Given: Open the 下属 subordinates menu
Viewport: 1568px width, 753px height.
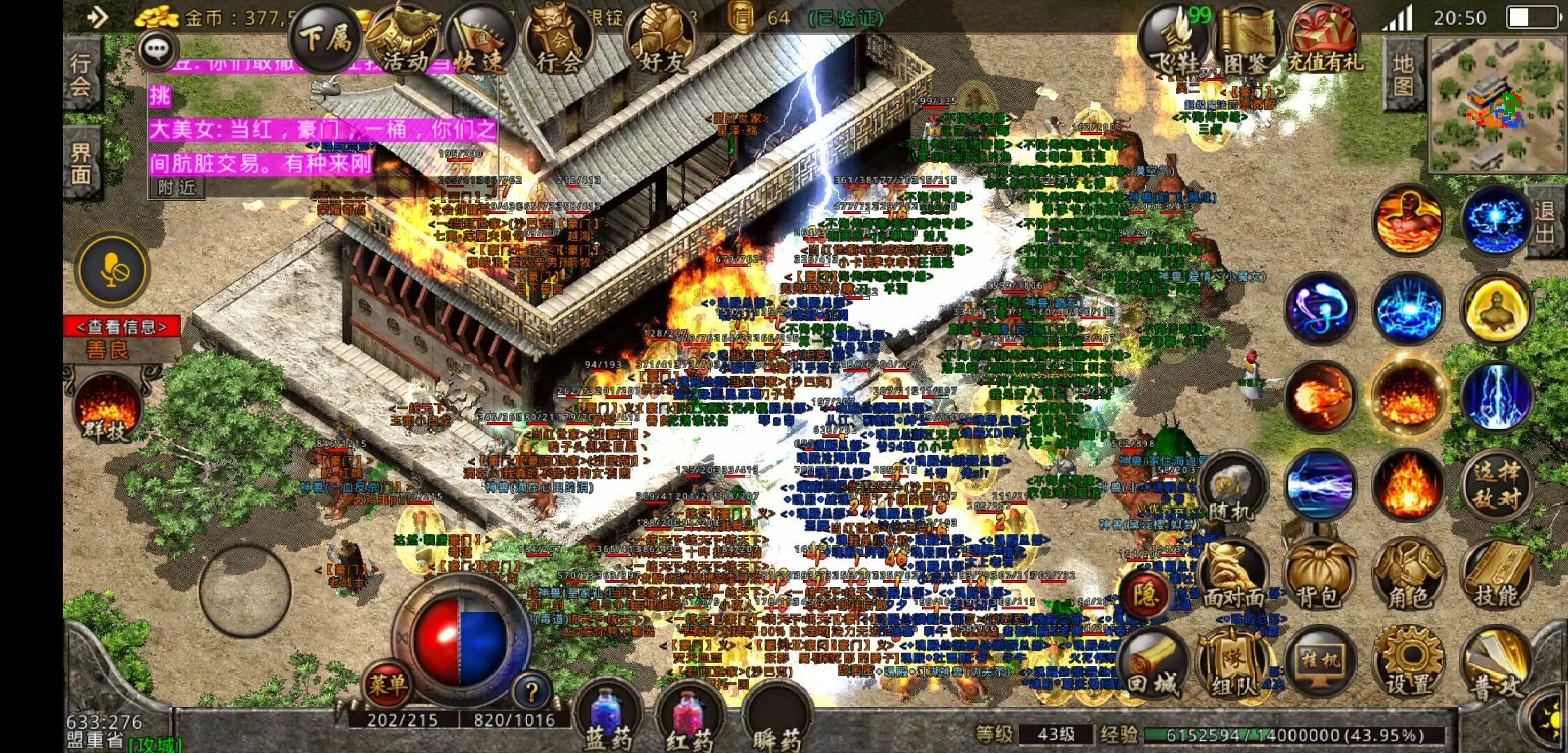Looking at the screenshot, I should [x=325, y=38].
